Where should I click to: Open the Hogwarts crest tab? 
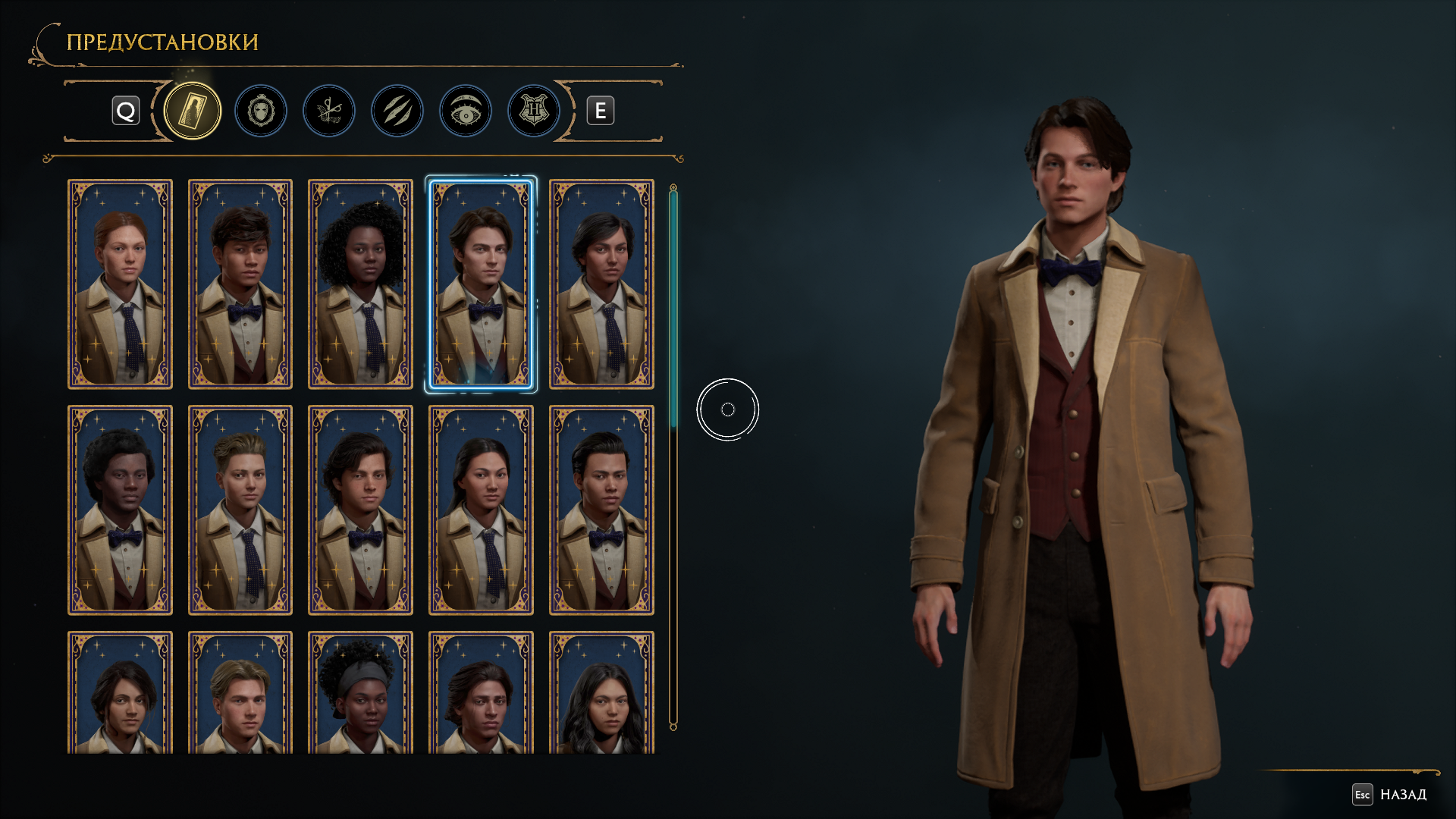[x=534, y=111]
